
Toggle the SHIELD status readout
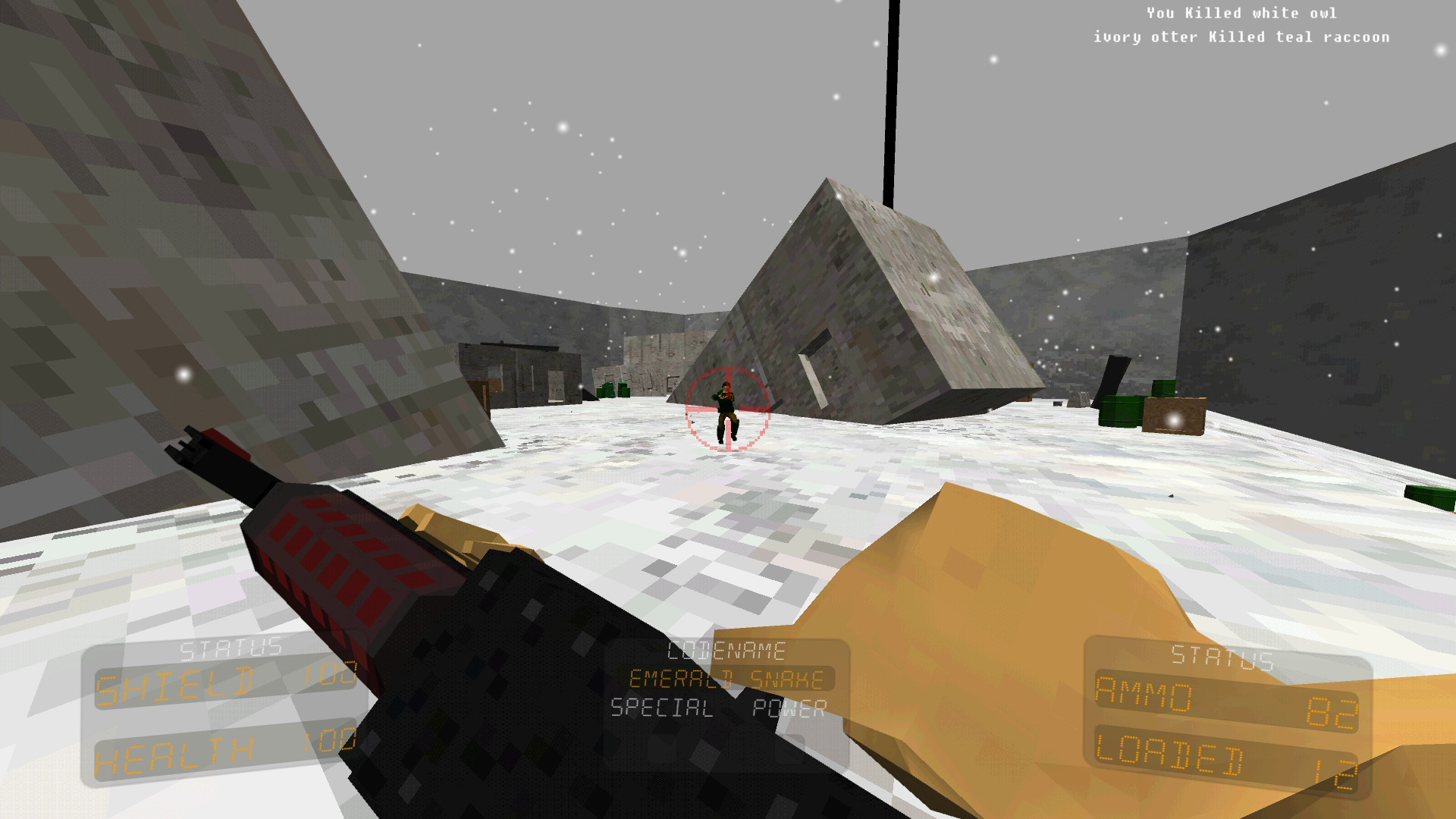[x=220, y=682]
